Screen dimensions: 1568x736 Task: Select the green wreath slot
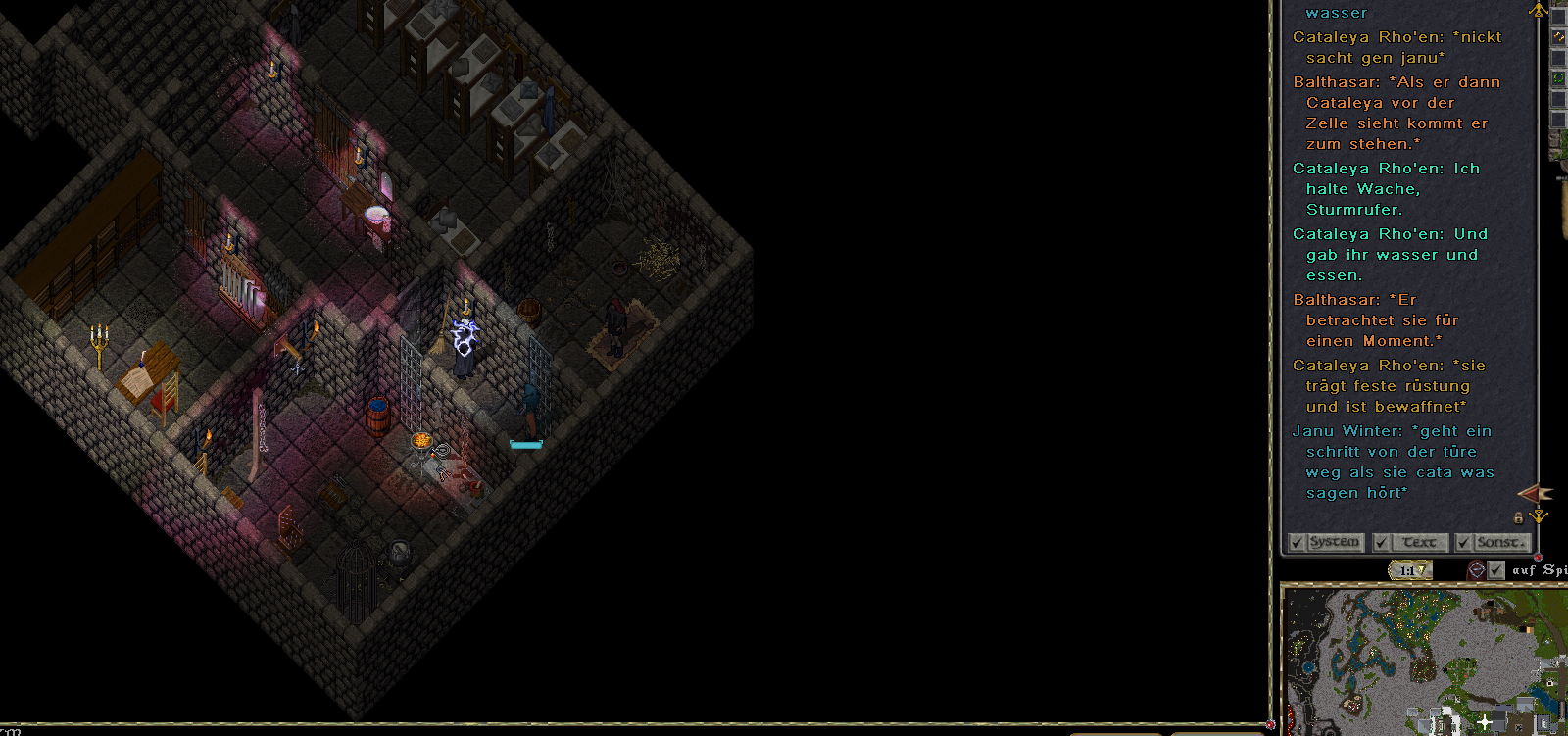(x=1558, y=78)
